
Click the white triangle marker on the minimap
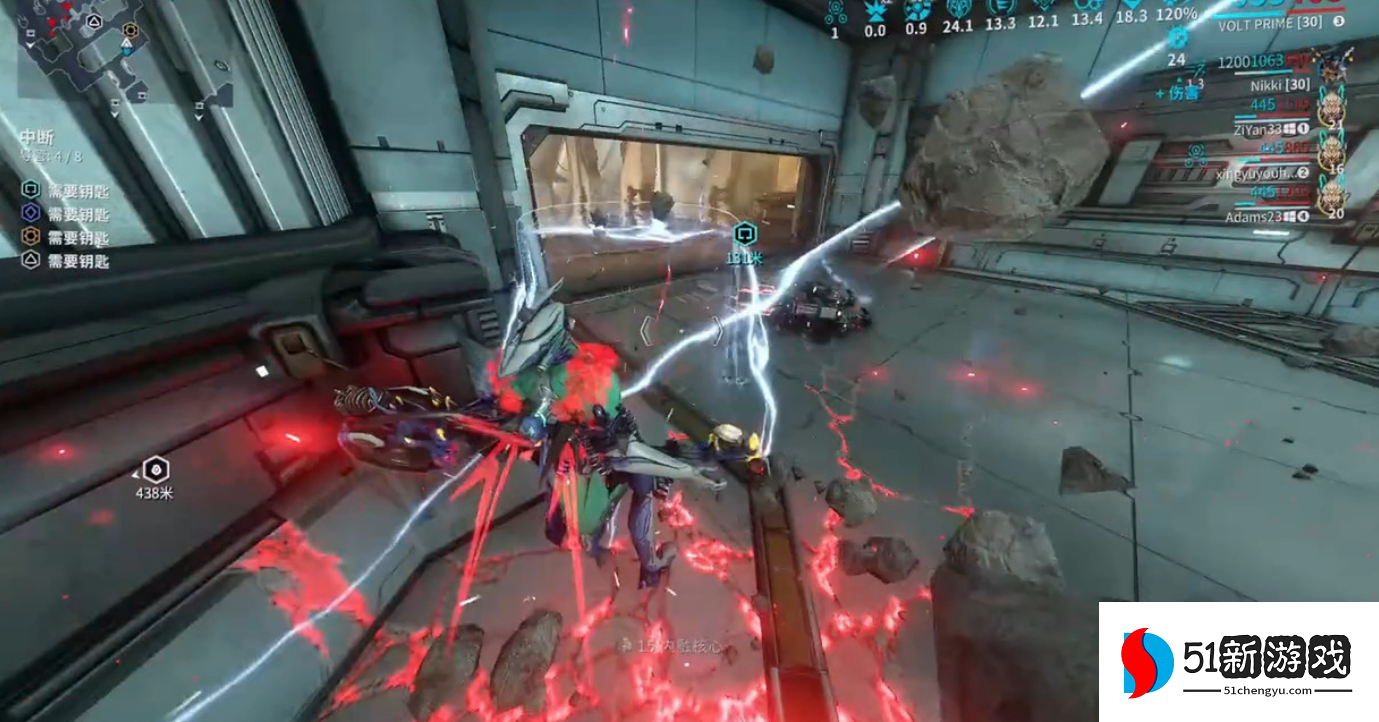[94, 21]
